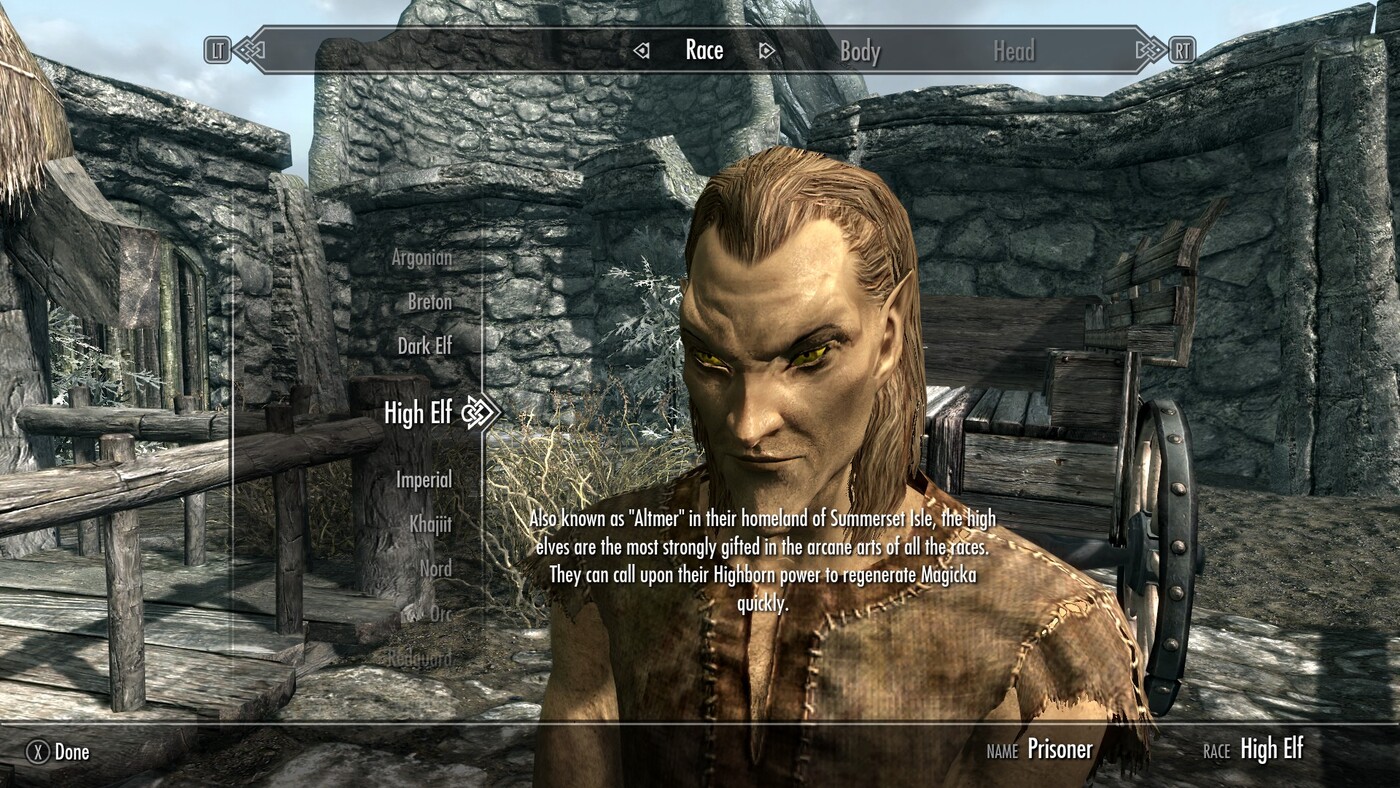
Task: Click the ornamental chevron right of the tab bar
Action: [1152, 49]
